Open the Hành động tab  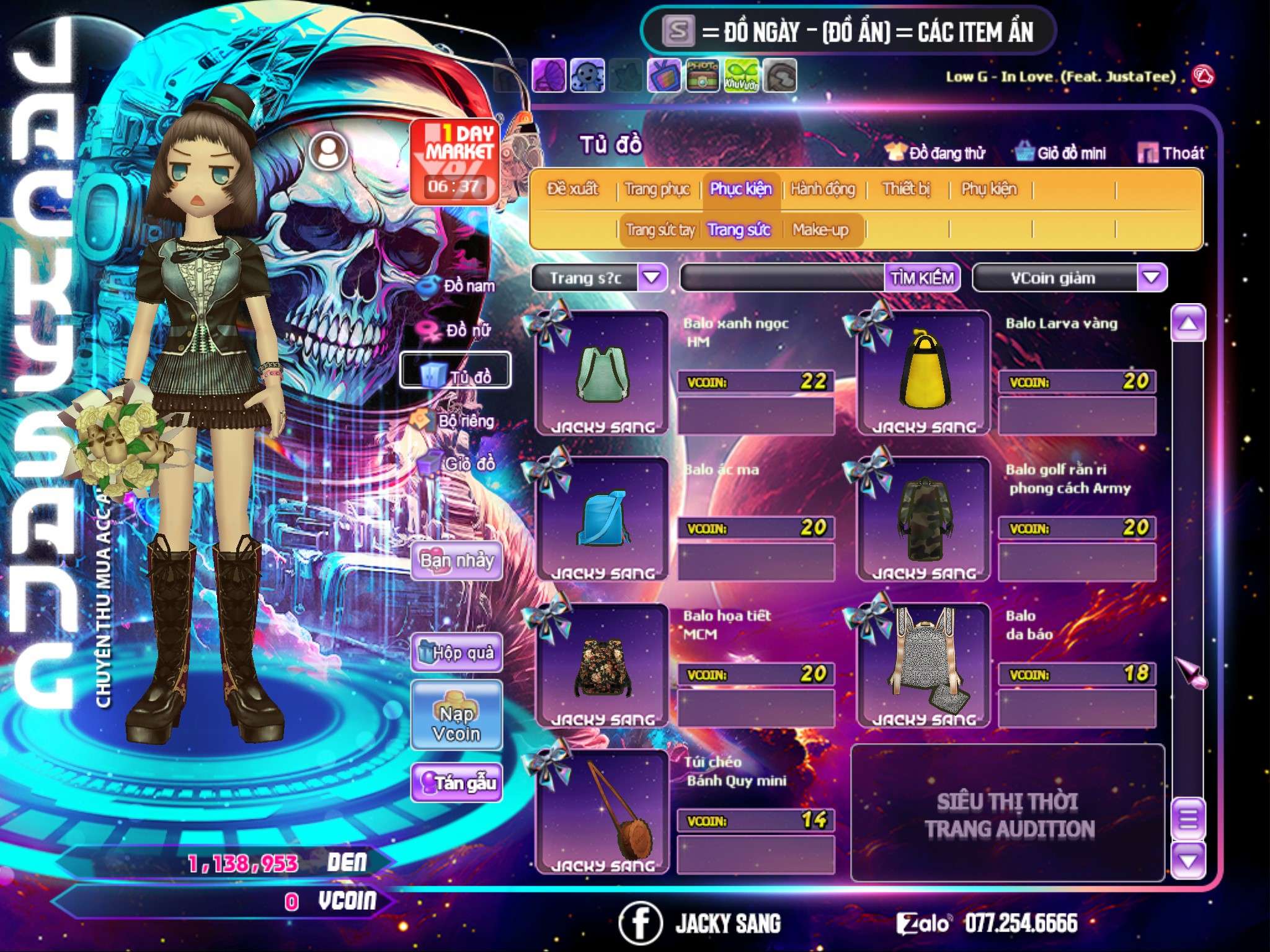point(822,188)
